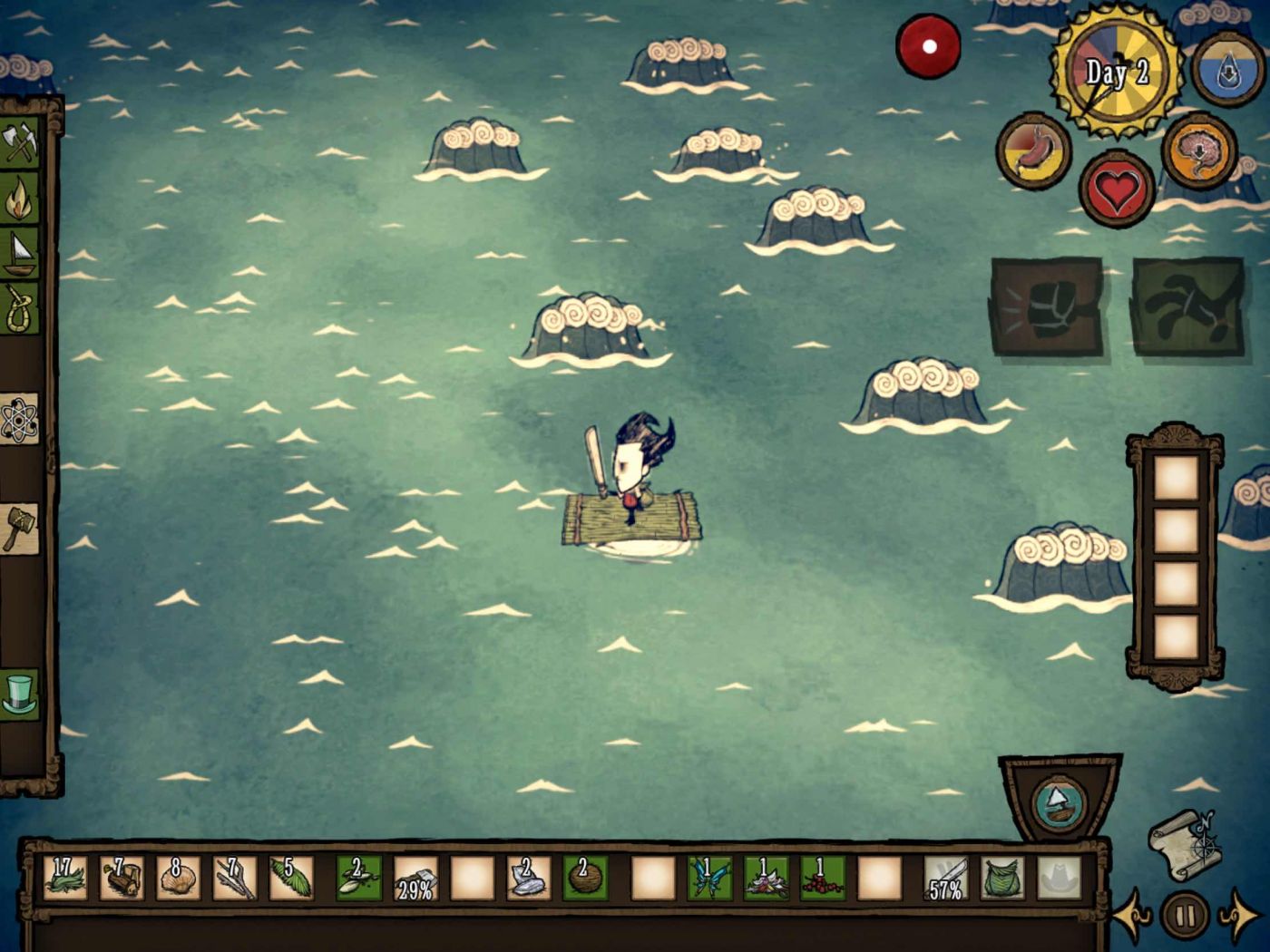Screen dimensions: 1270x952
Task: Rotate the camera with the right arrow
Action: point(1240,915)
